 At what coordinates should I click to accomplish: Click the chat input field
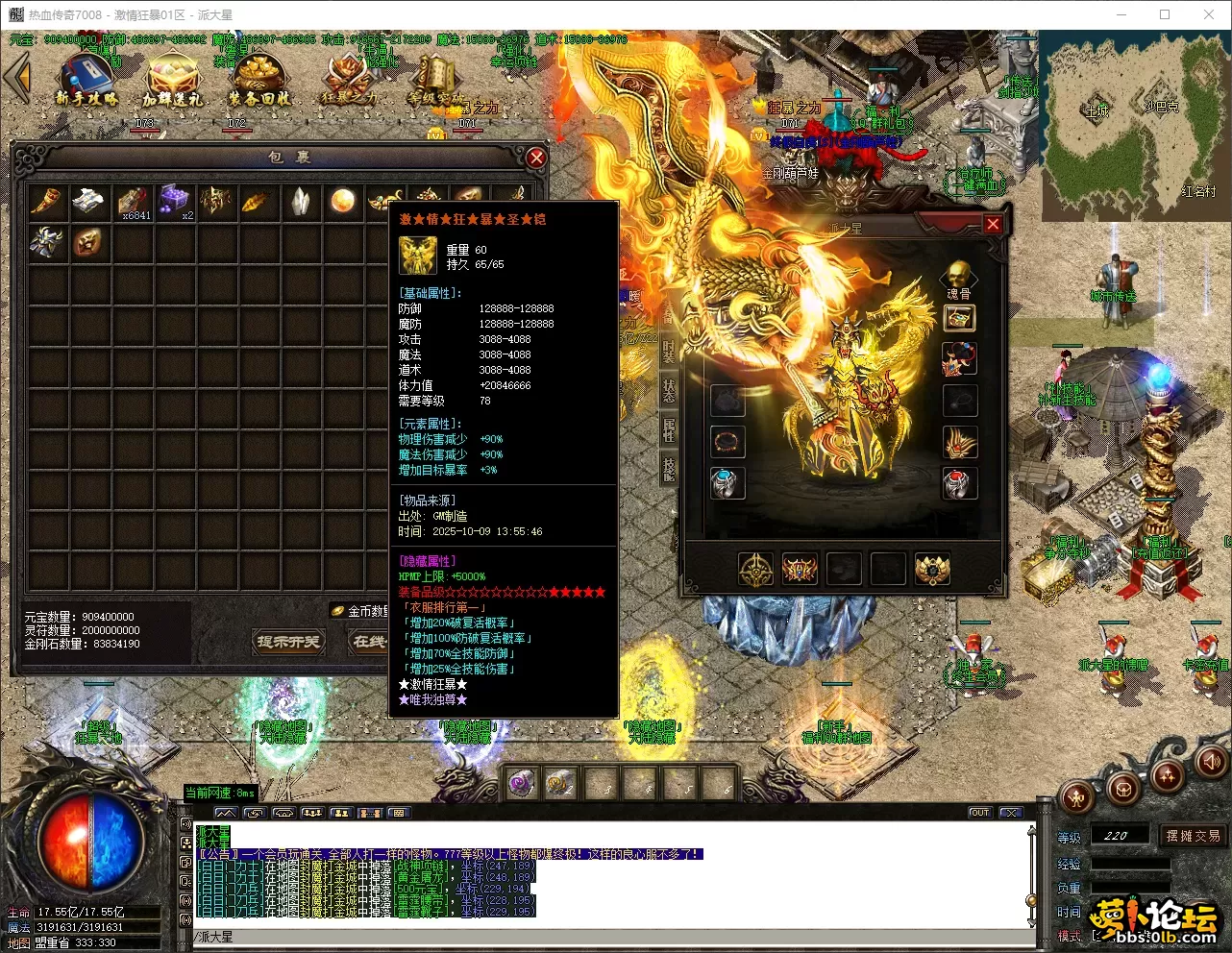point(605,937)
